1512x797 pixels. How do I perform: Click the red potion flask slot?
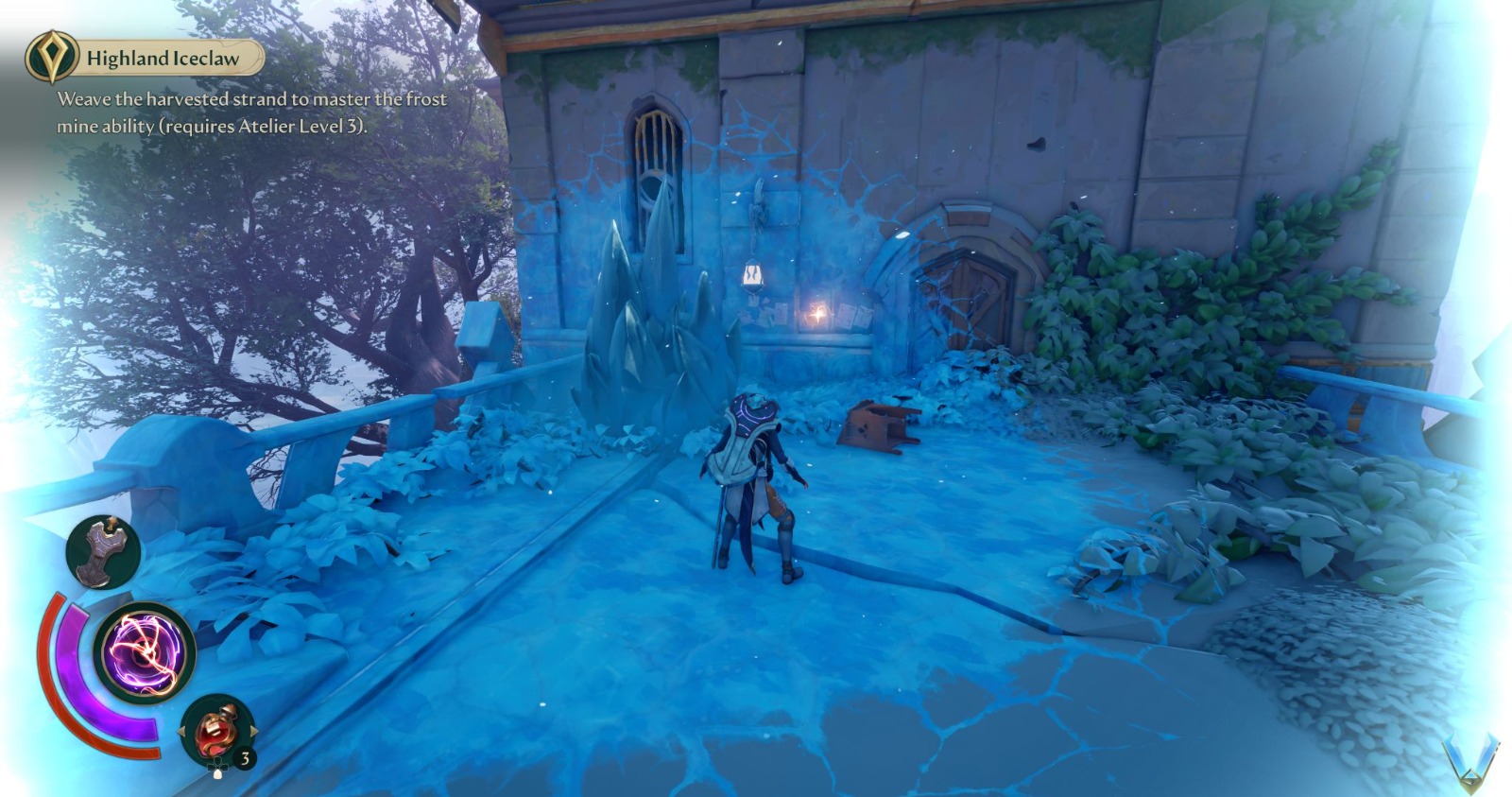pos(217,732)
